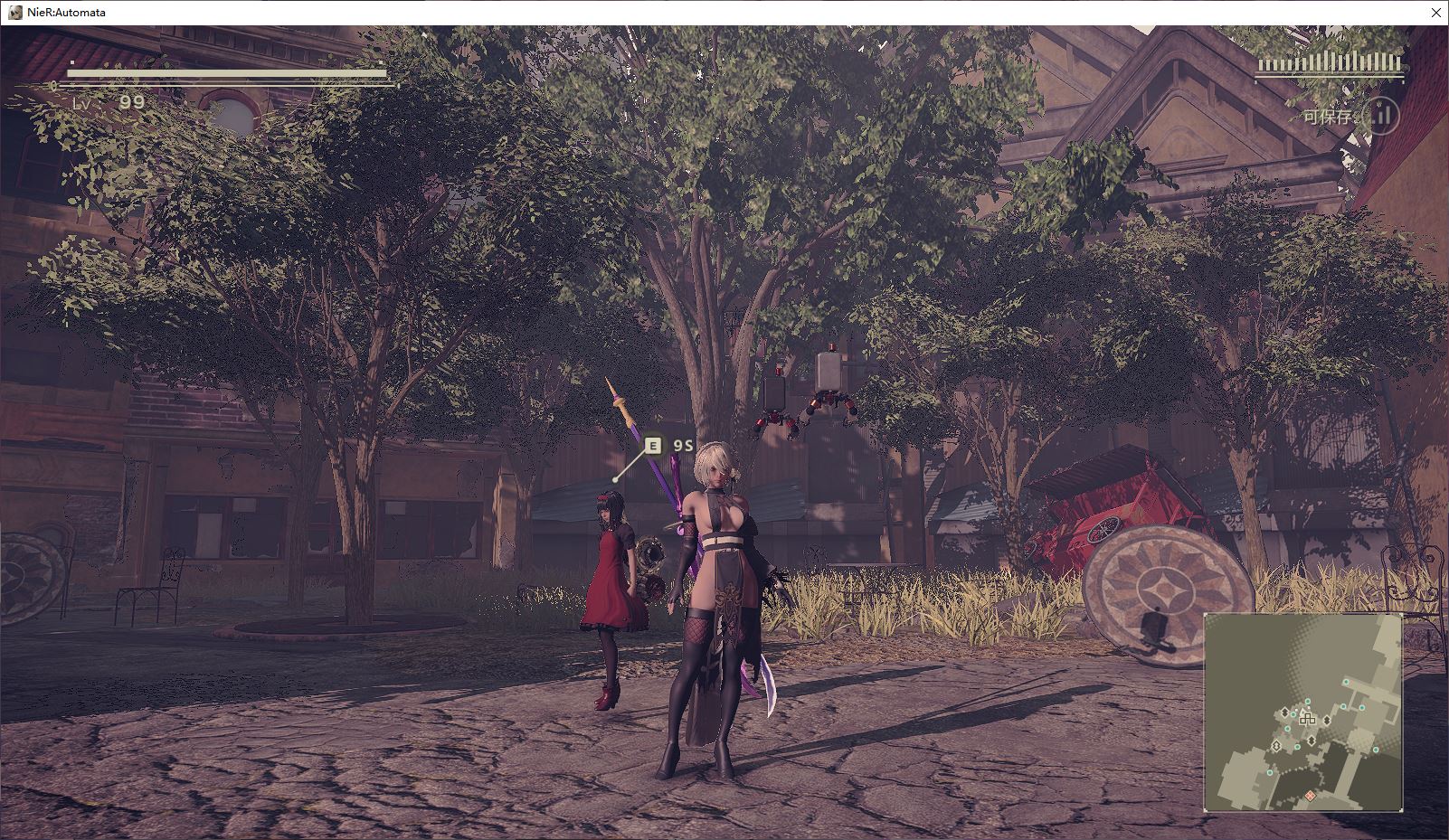1449x840 pixels.
Task: Click the save signal-strength icon beside 可保存
Action: pos(1382,116)
